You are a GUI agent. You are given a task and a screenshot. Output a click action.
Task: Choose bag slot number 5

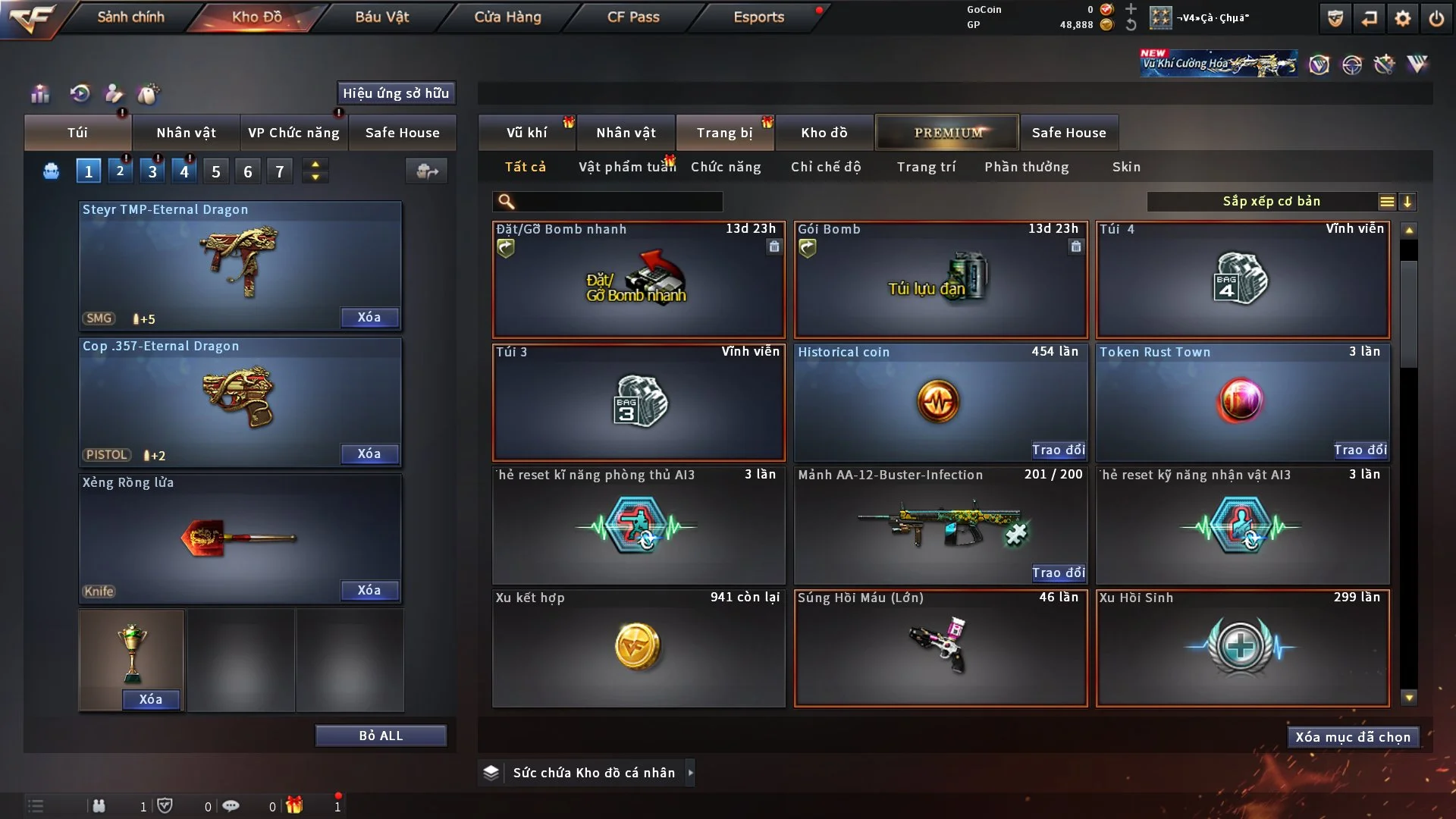(x=216, y=171)
